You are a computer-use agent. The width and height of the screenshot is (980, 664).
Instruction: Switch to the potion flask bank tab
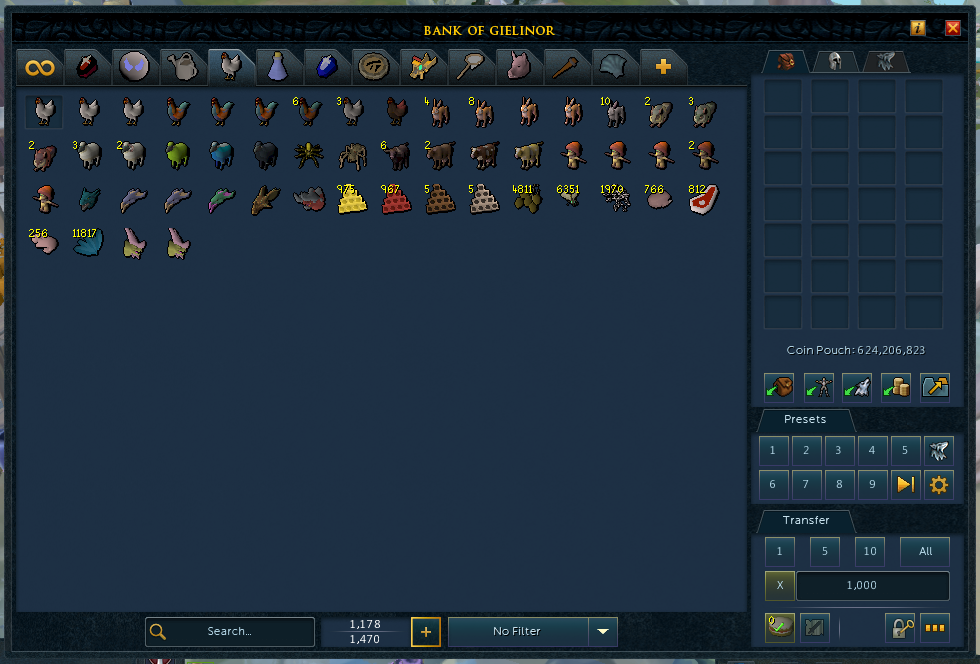pos(278,67)
